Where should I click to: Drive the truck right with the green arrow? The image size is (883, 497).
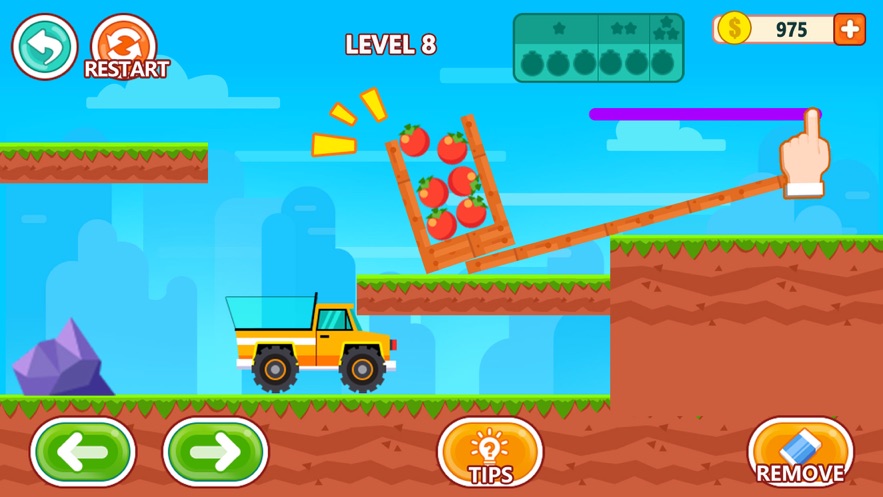tap(215, 452)
